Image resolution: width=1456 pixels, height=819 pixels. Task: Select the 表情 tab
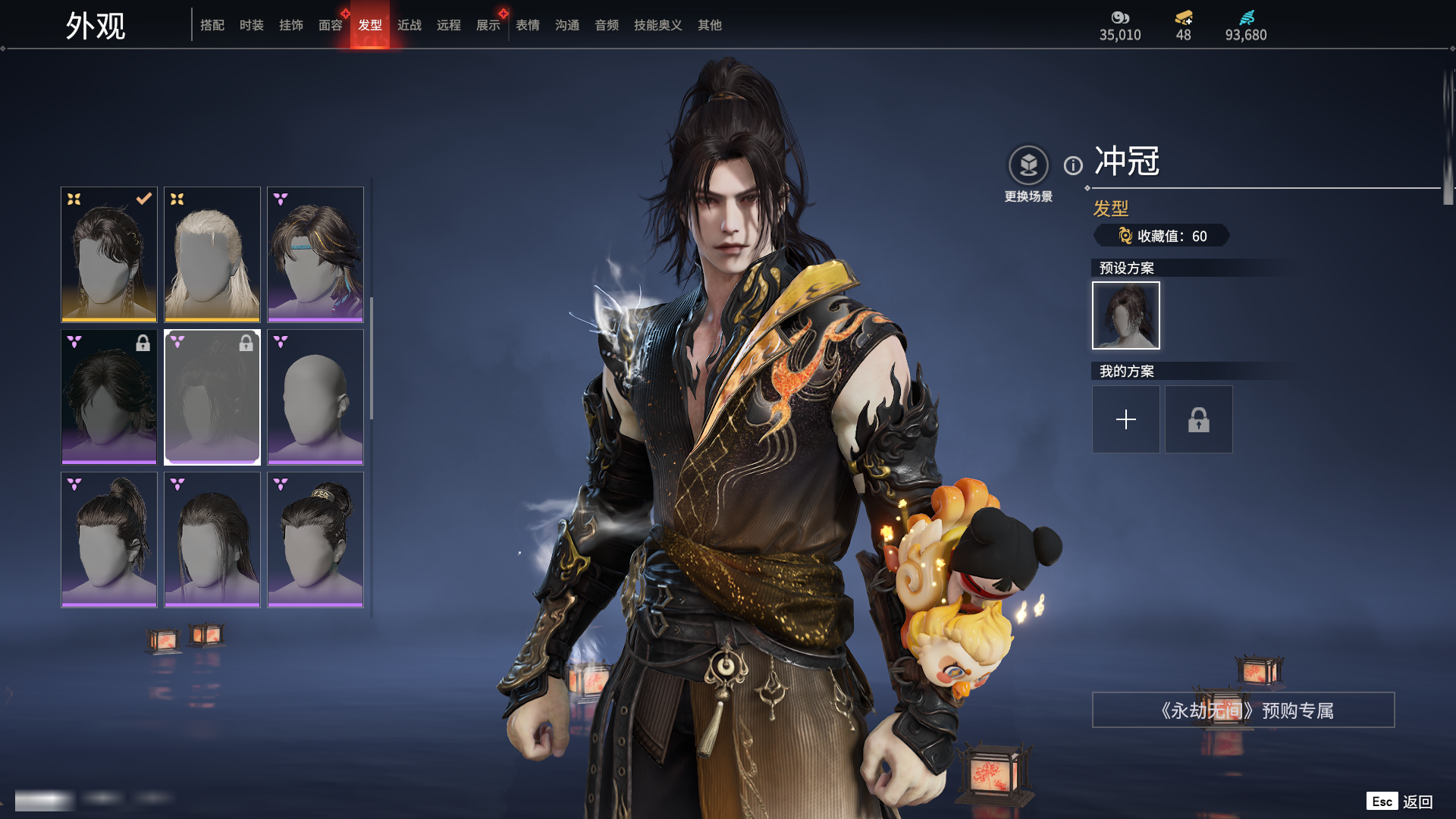528,25
